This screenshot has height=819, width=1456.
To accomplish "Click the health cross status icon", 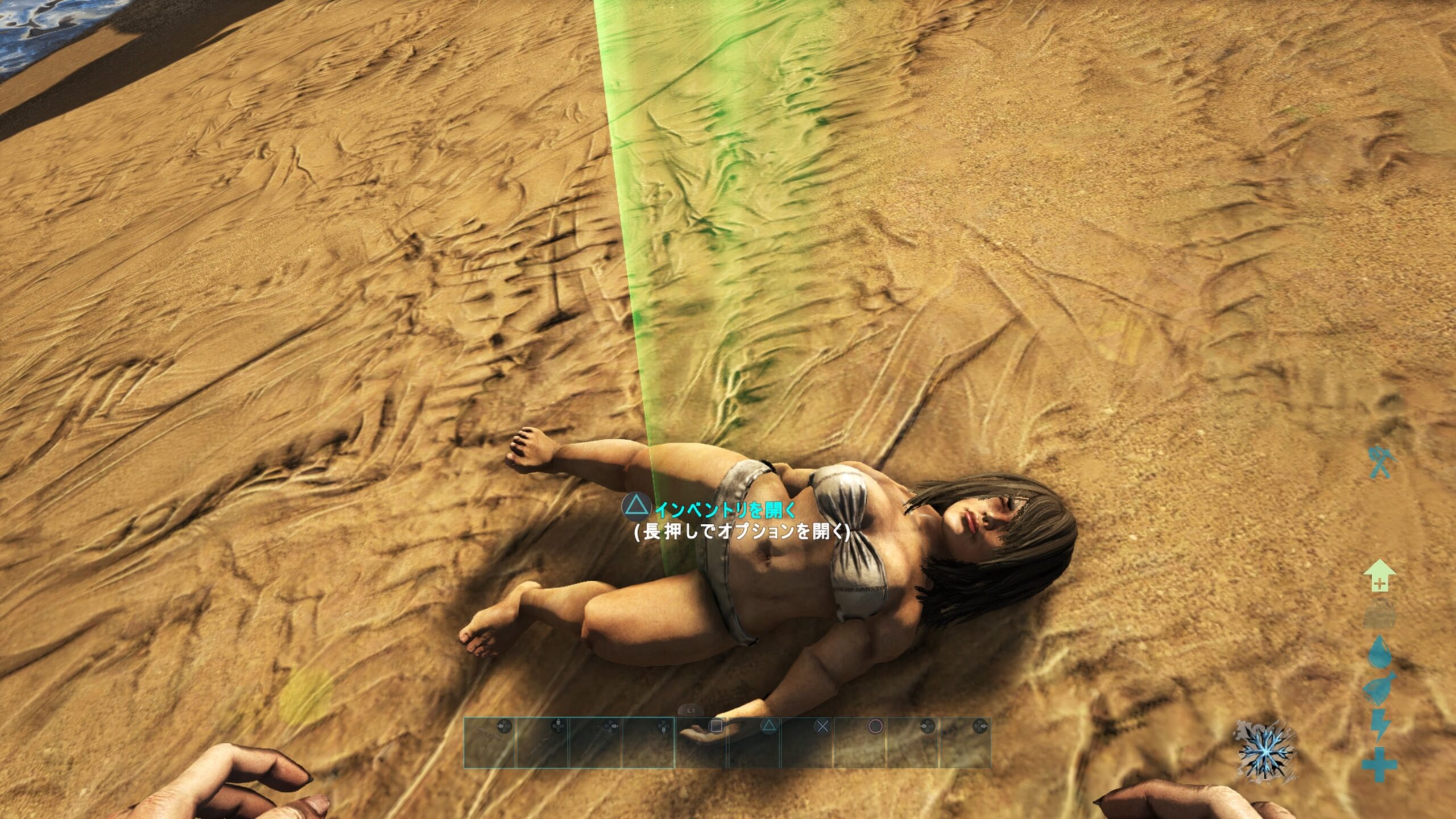I will [1380, 765].
